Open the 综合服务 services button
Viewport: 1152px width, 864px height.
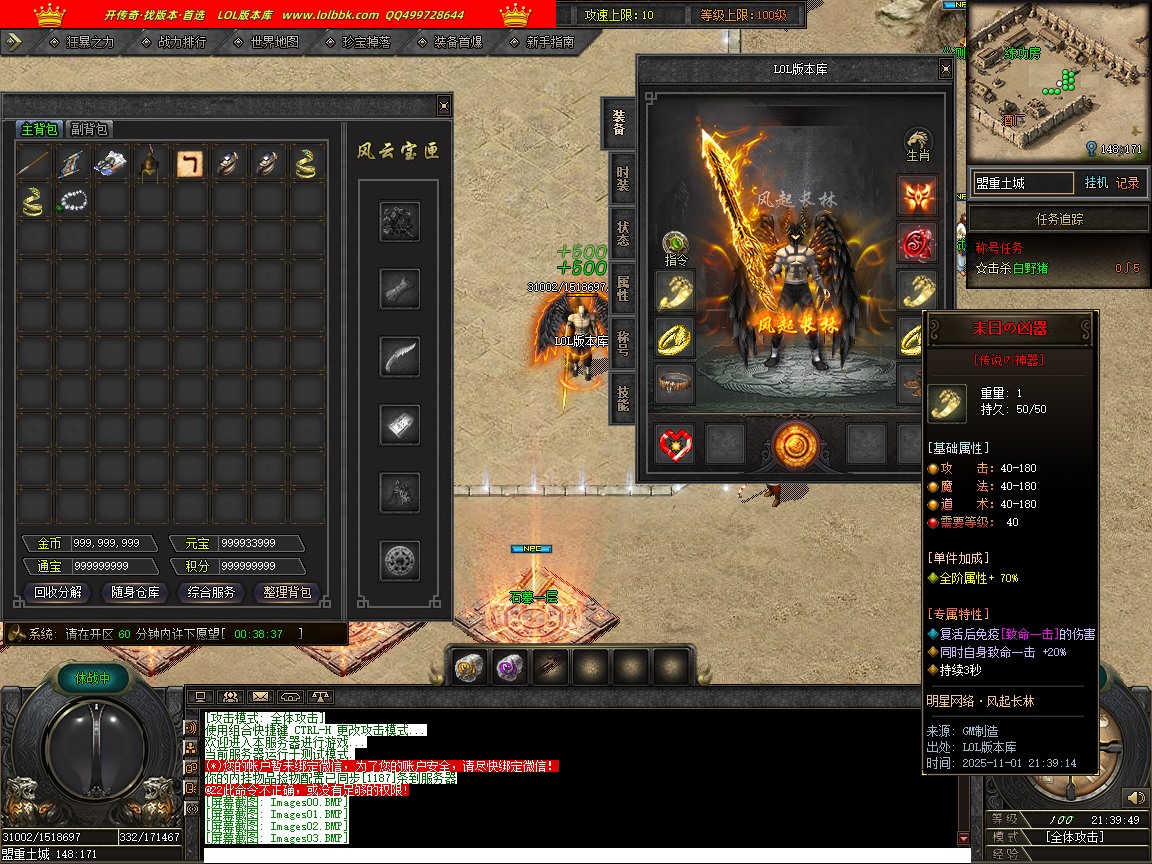tap(211, 592)
